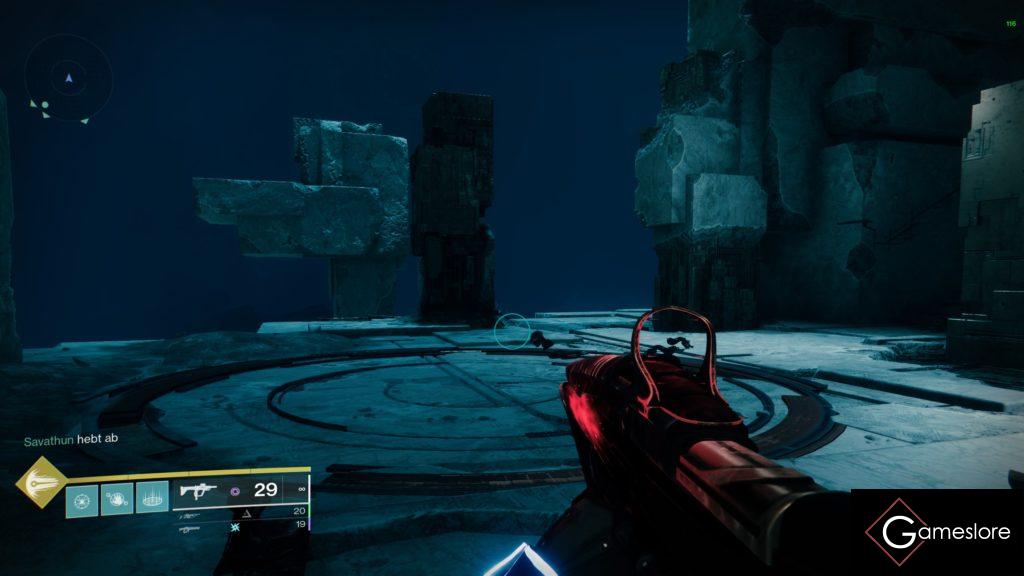The width and height of the screenshot is (1024, 576).
Task: Use the melee ability icon
Action: click(117, 497)
